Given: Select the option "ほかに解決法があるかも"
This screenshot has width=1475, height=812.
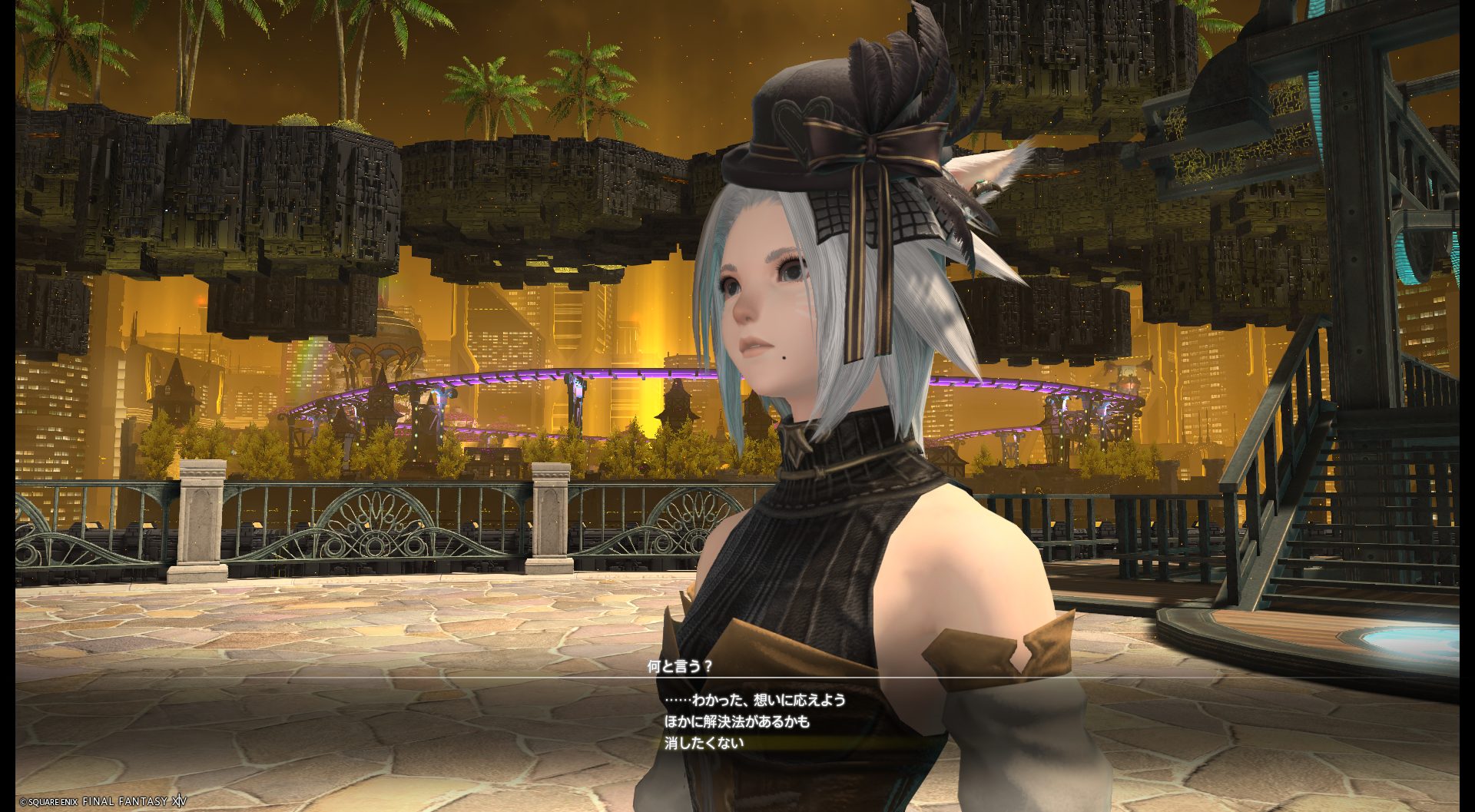Looking at the screenshot, I should (x=737, y=721).
